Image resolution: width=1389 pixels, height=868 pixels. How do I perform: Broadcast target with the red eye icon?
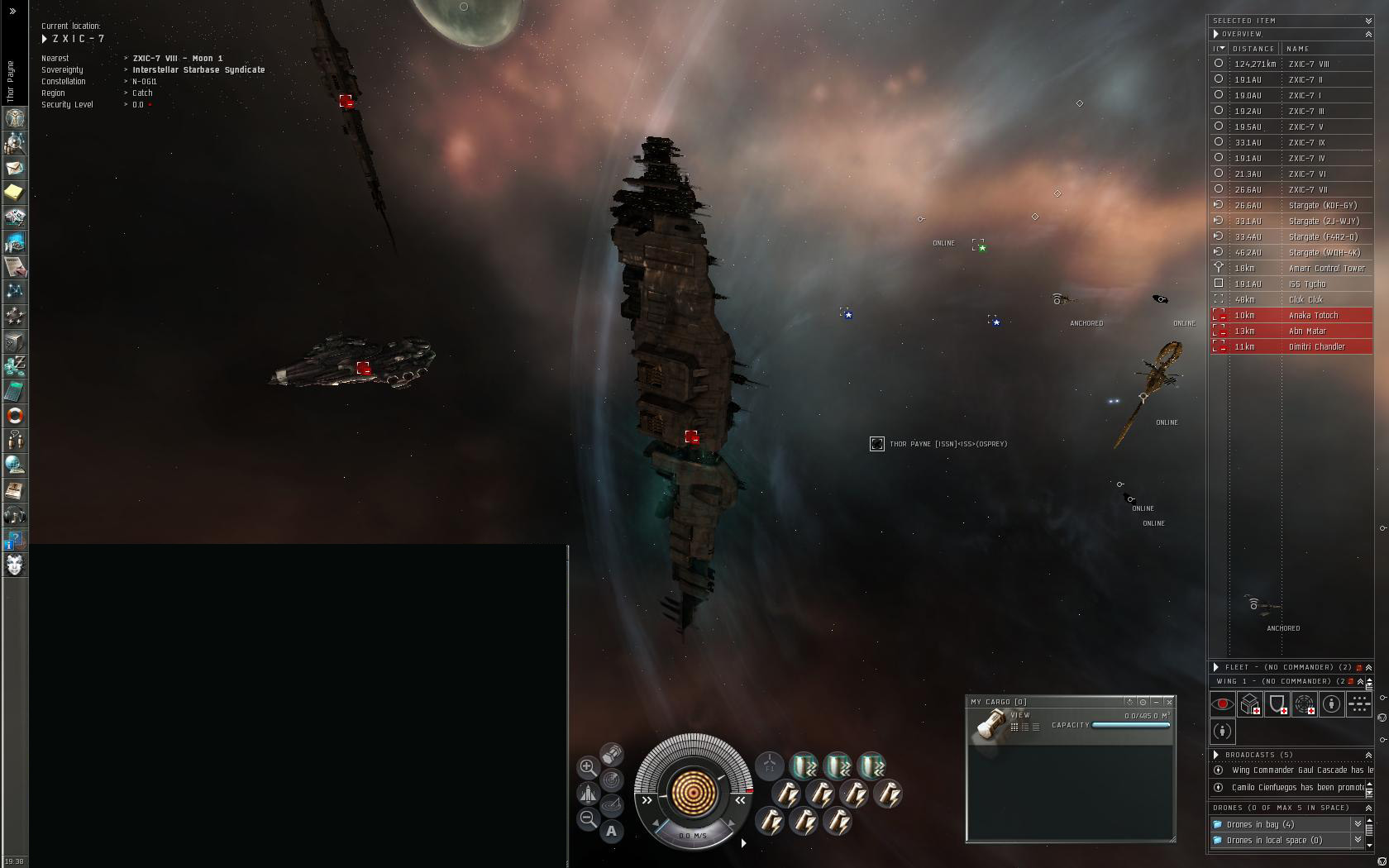(1223, 704)
